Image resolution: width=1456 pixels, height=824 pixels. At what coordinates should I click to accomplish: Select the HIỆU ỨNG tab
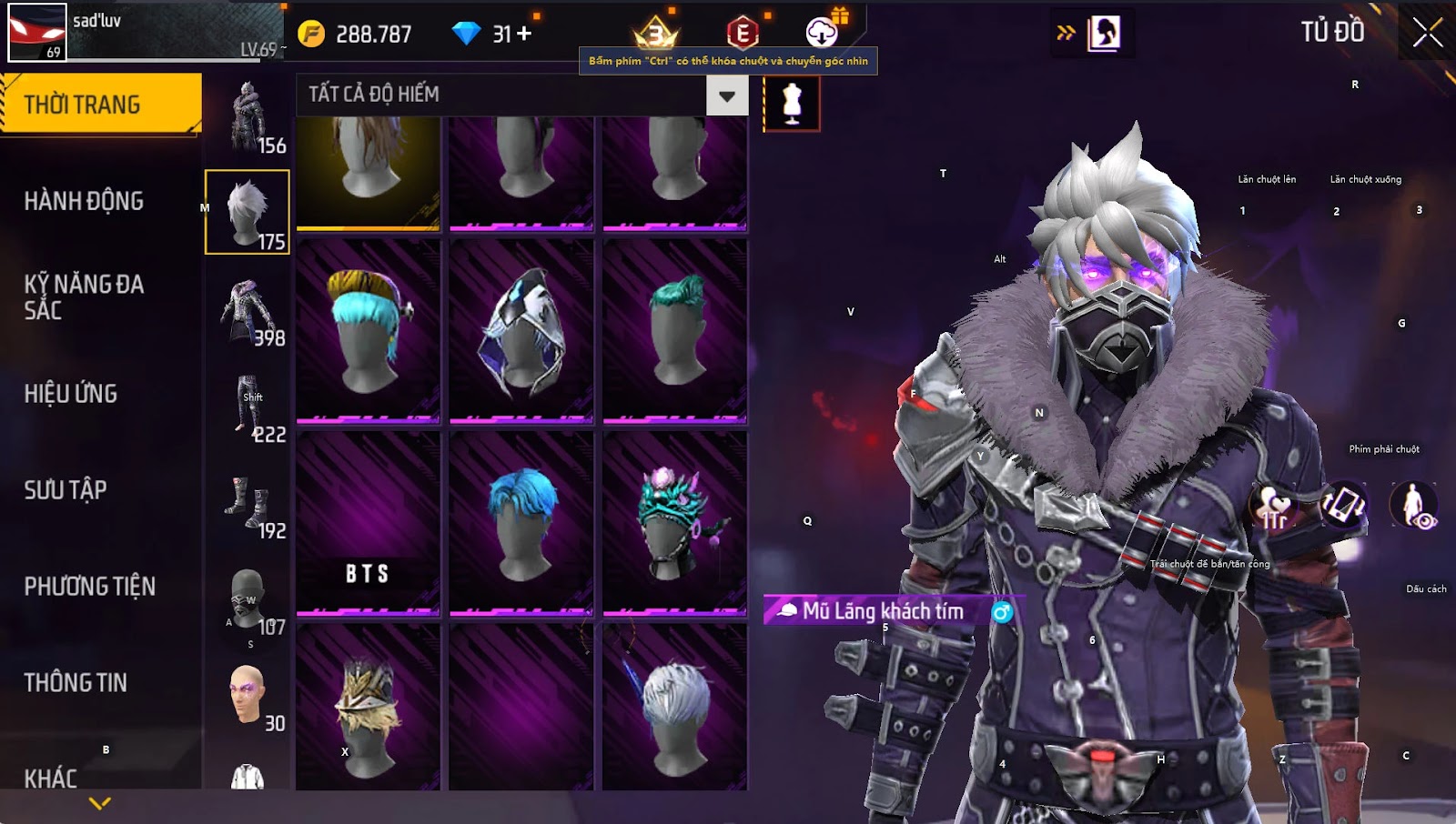coord(71,394)
